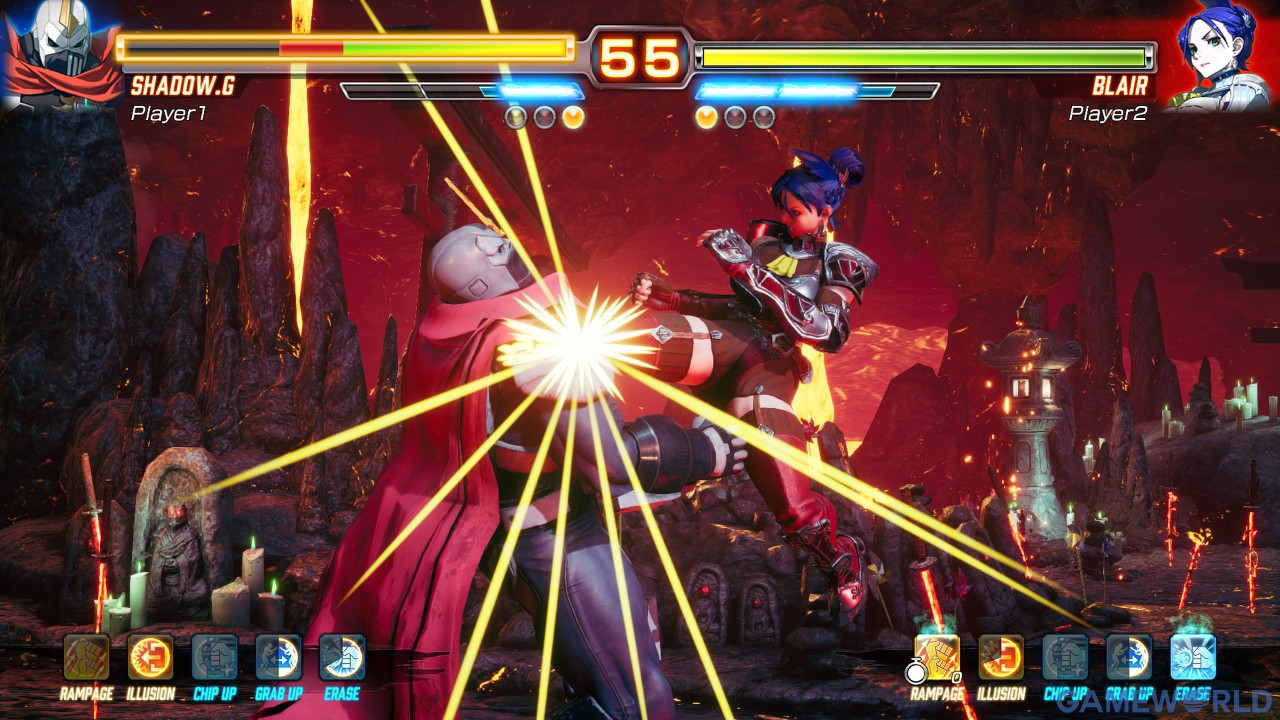Screen dimensions: 1280x720
Task: Select Player1's Rampage gear icon
Action: pos(87,658)
